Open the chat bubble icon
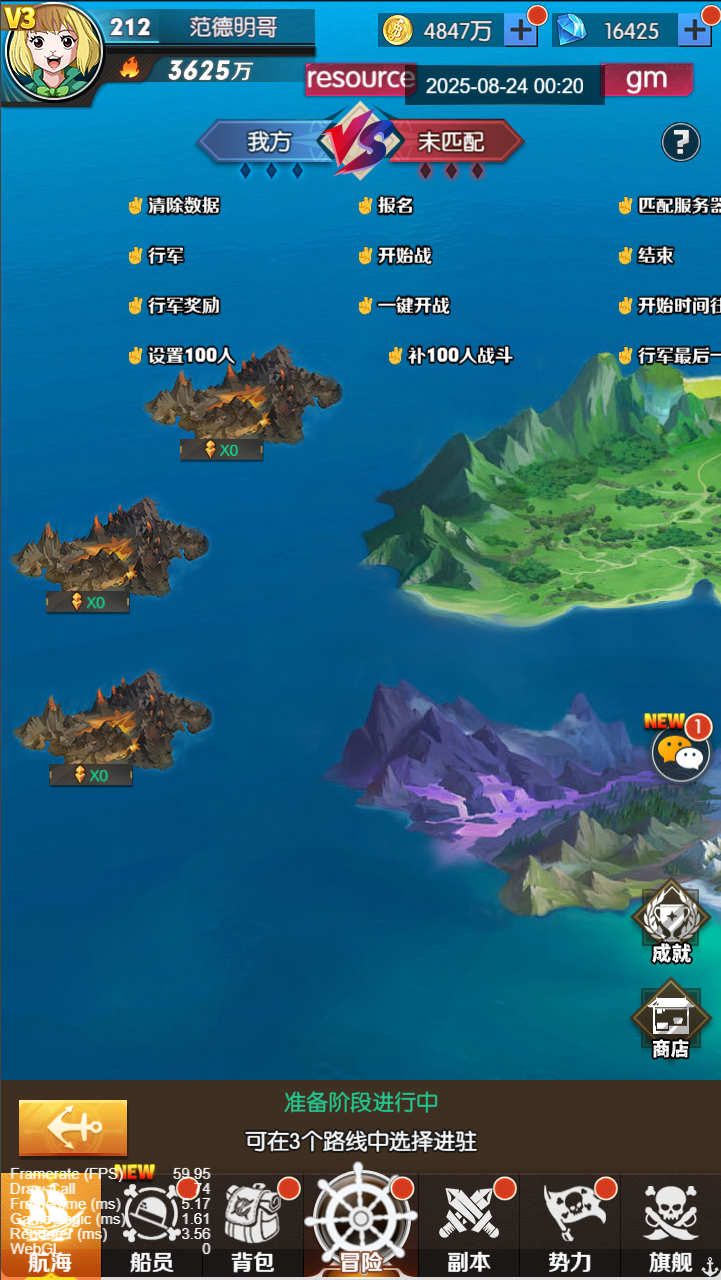 point(681,753)
